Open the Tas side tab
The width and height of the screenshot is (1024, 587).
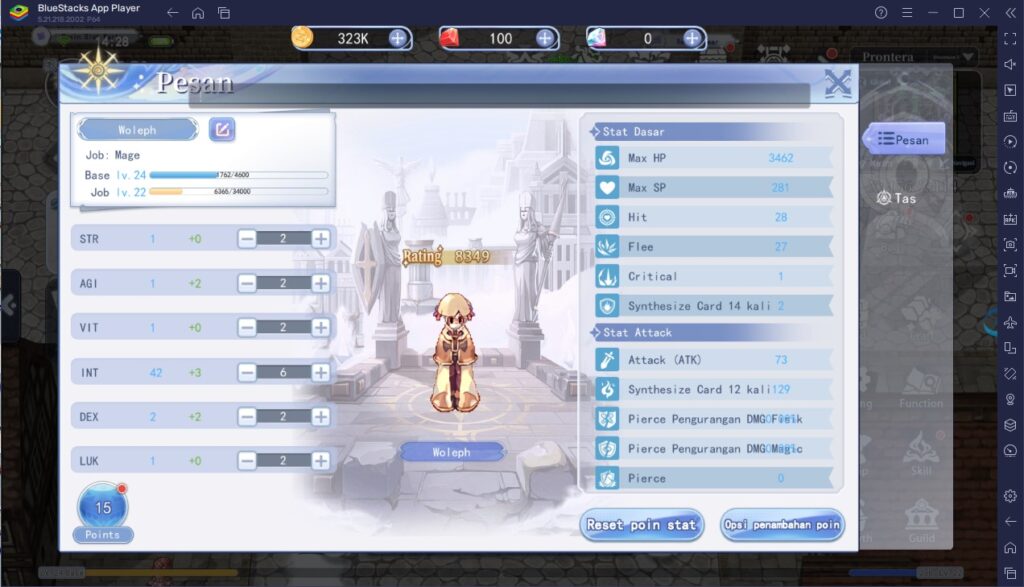[896, 198]
